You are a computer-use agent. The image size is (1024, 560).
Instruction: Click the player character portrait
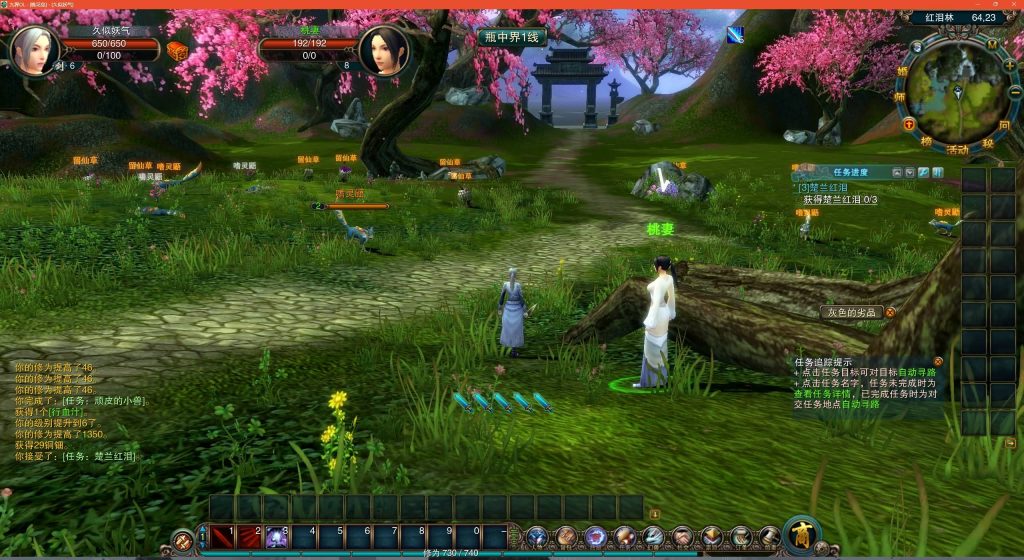tap(33, 51)
